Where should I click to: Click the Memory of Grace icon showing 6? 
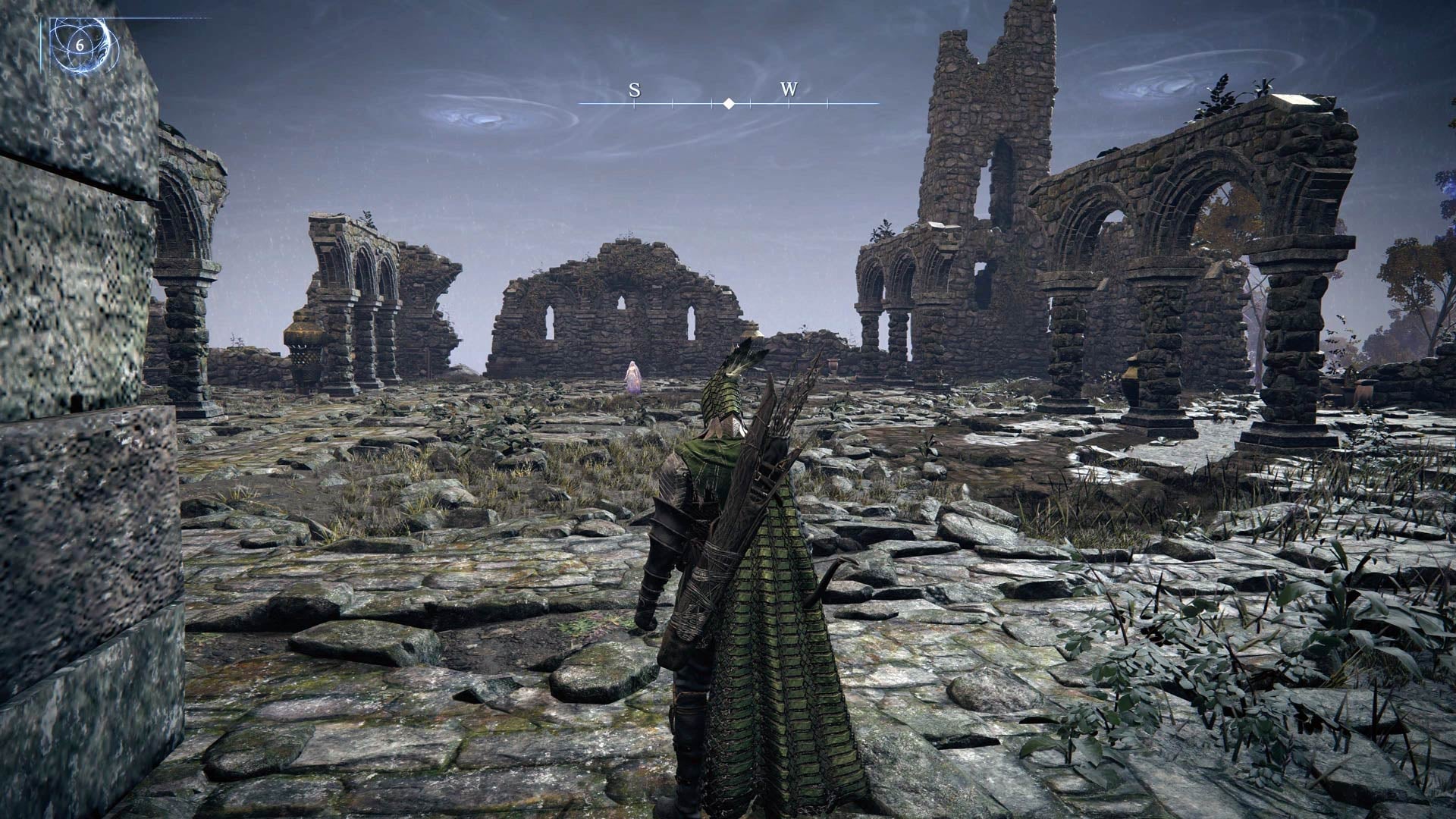click(x=79, y=45)
